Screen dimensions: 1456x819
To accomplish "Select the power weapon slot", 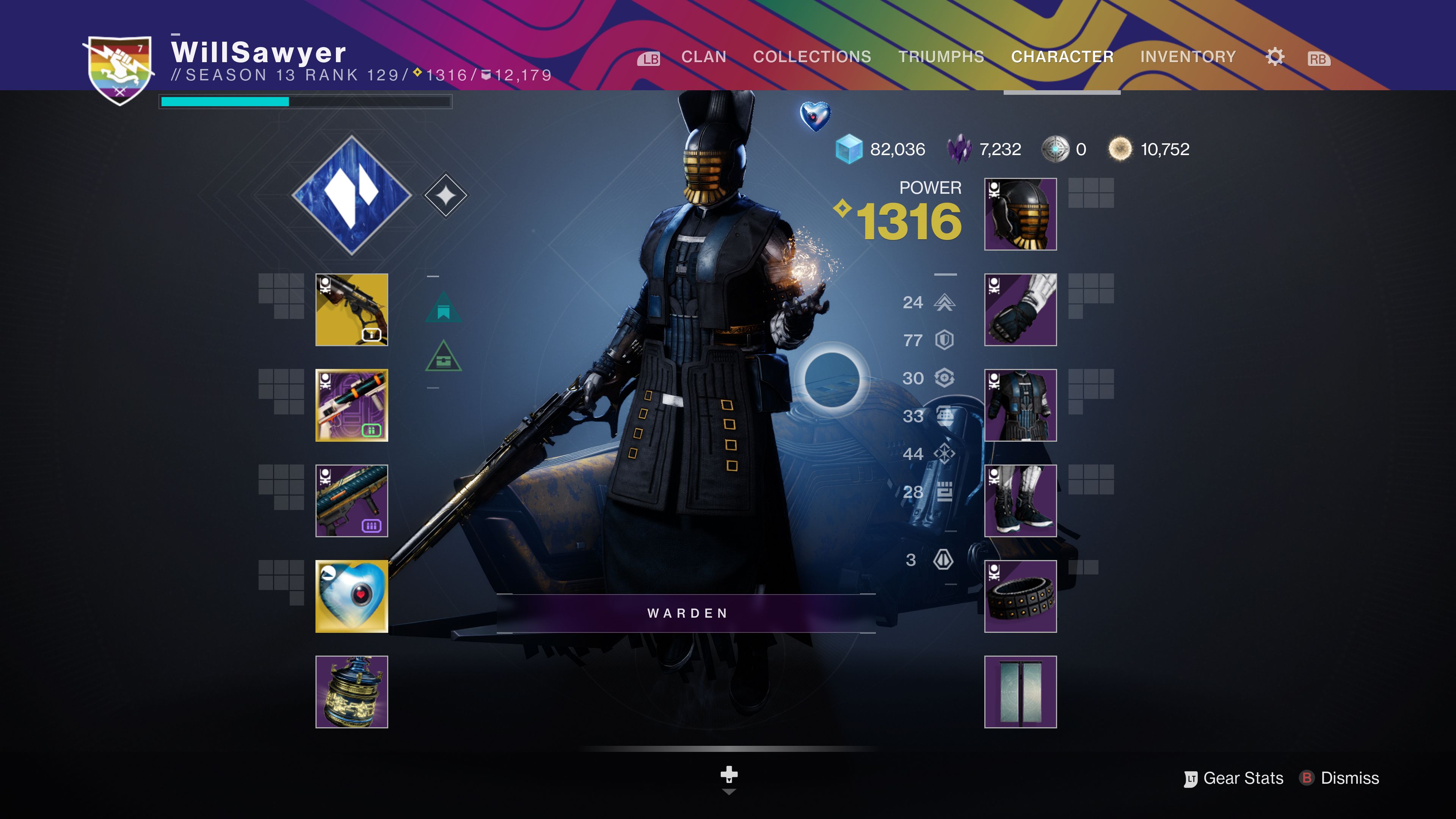I will 351,500.
